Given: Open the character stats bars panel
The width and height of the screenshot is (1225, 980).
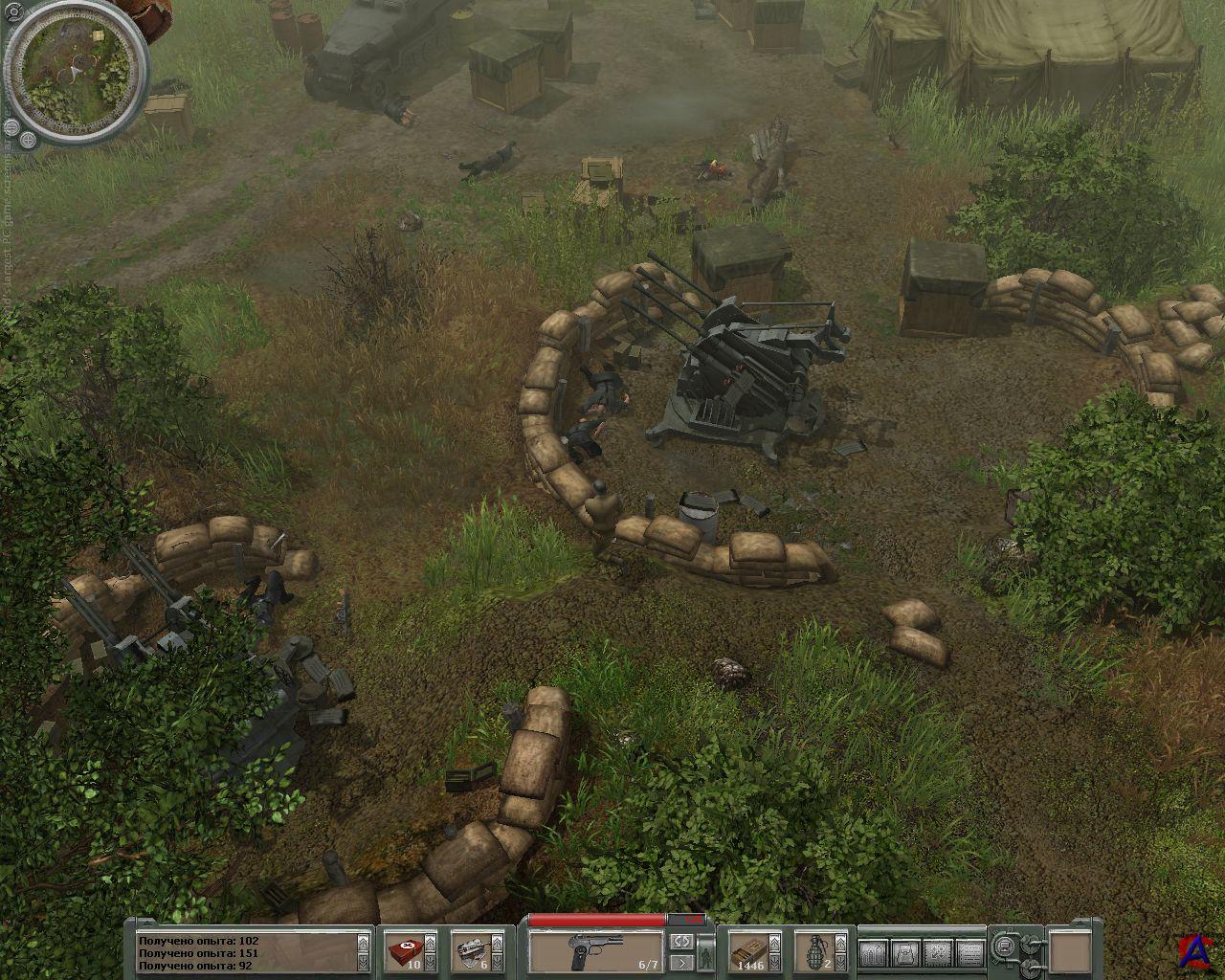Looking at the screenshot, I should coord(873,953).
